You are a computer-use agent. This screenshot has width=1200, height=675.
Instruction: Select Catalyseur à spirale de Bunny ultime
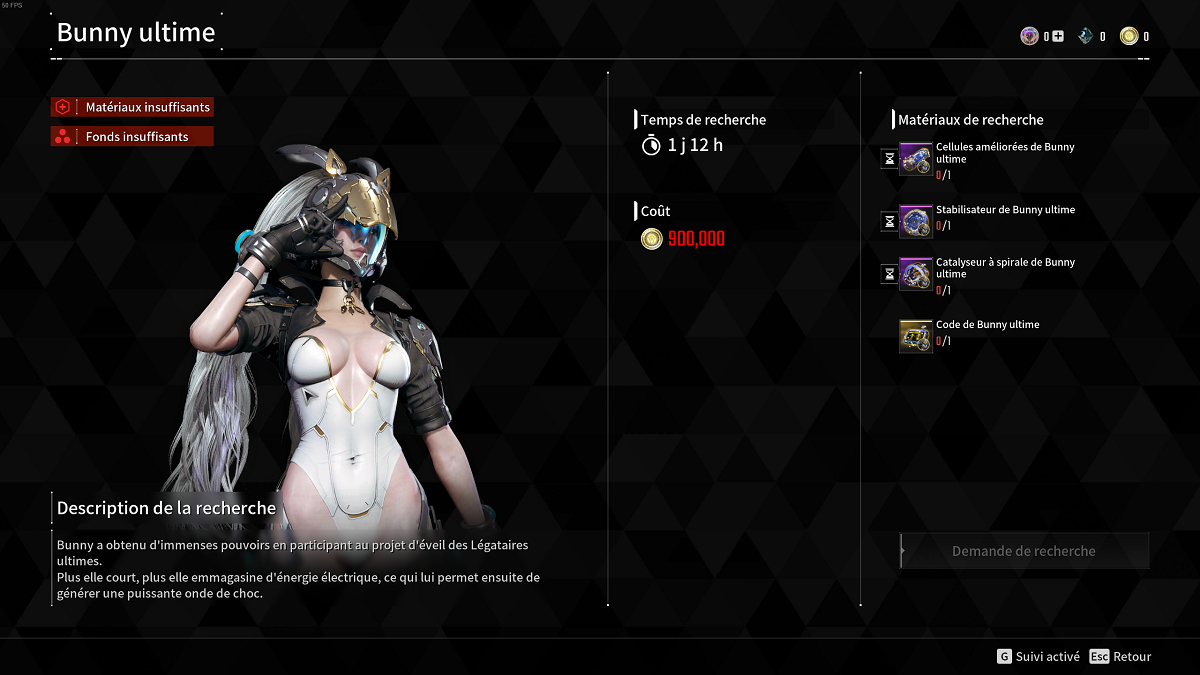pos(916,274)
